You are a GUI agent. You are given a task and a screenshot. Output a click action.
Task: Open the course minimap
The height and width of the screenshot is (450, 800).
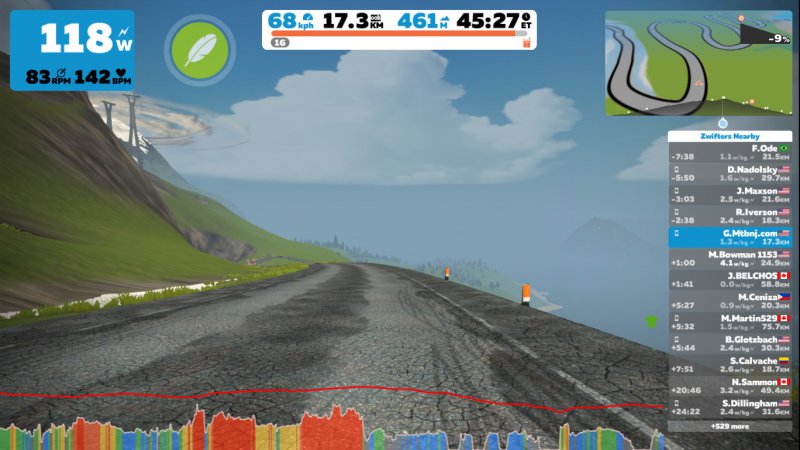(697, 63)
